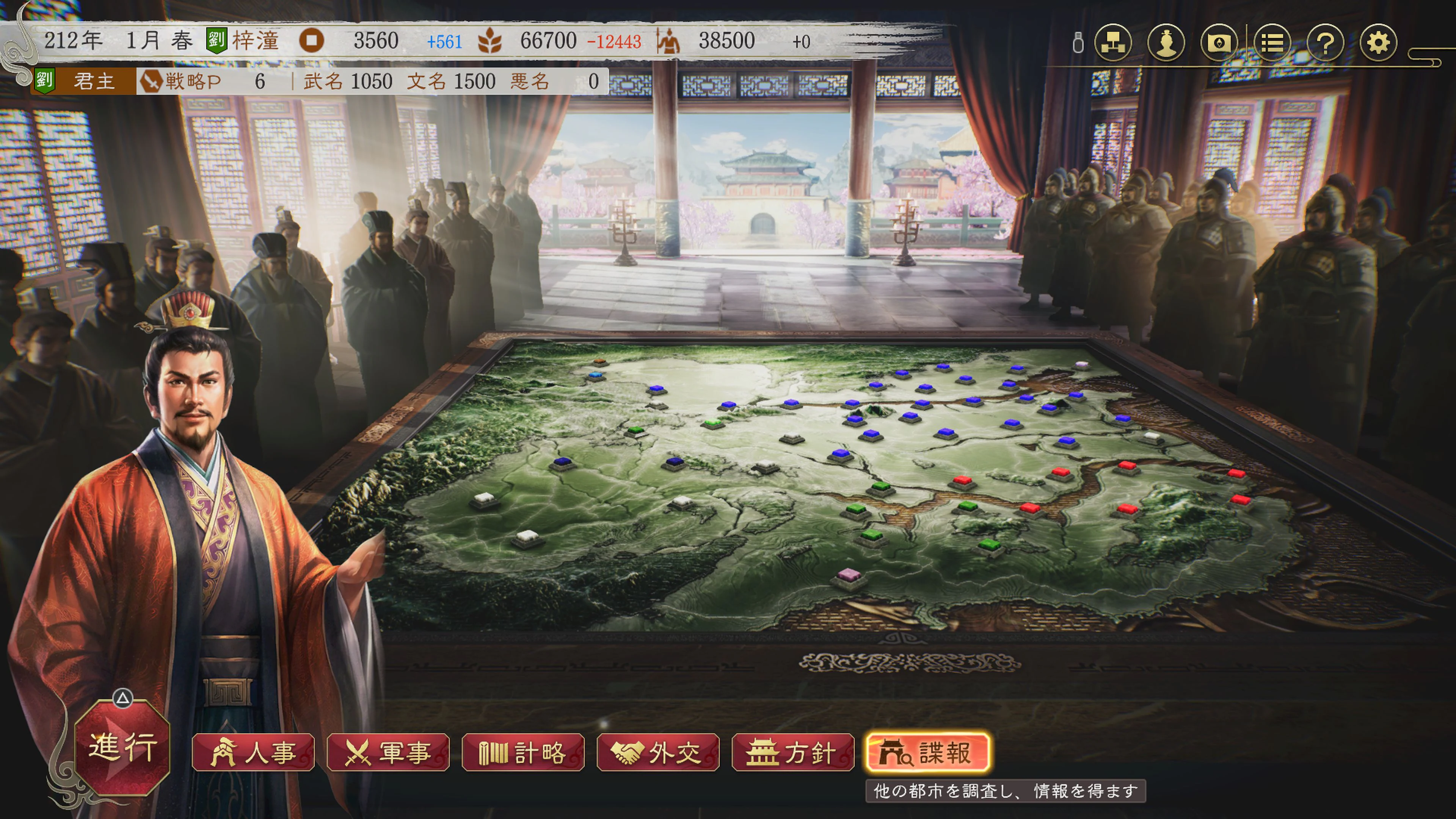Open the 軍事 military menu
The image size is (1456, 819).
(x=388, y=753)
